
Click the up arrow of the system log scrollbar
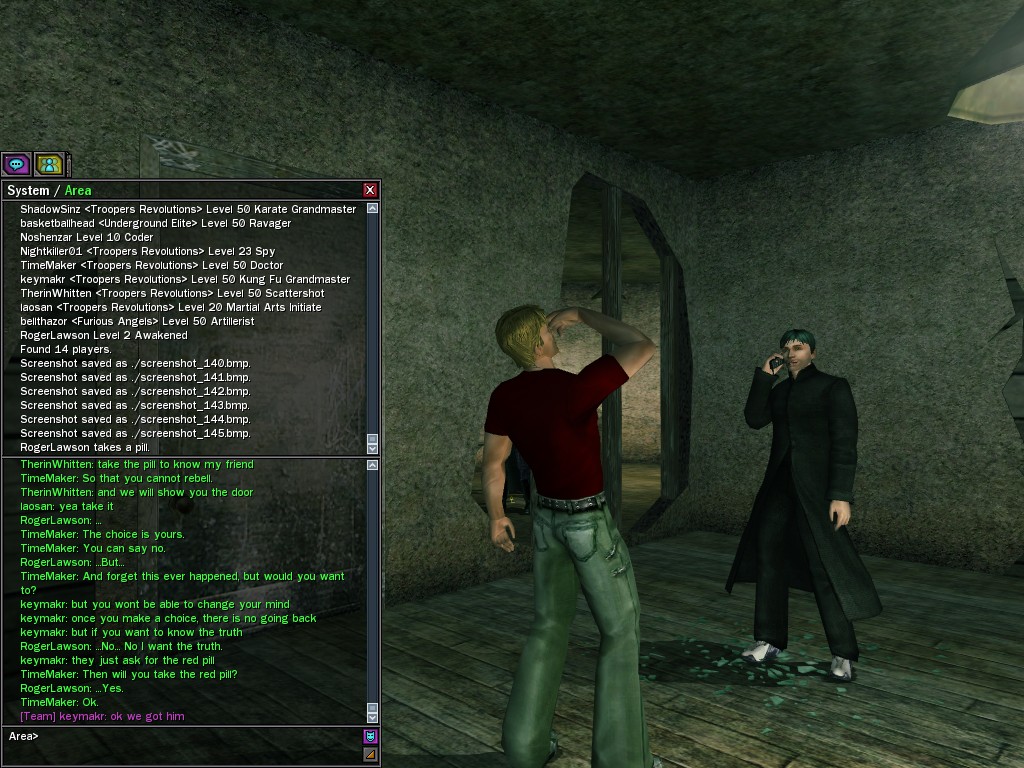pyautogui.click(x=373, y=209)
